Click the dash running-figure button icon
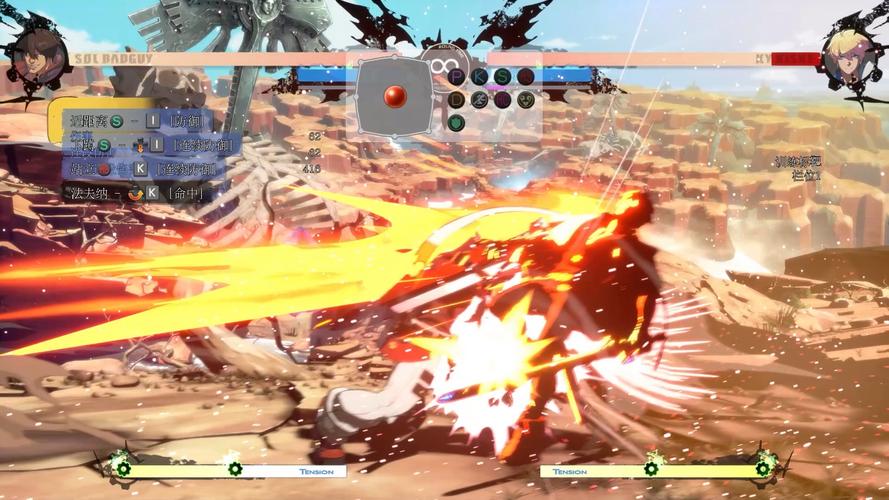The image size is (889, 500). (480, 99)
